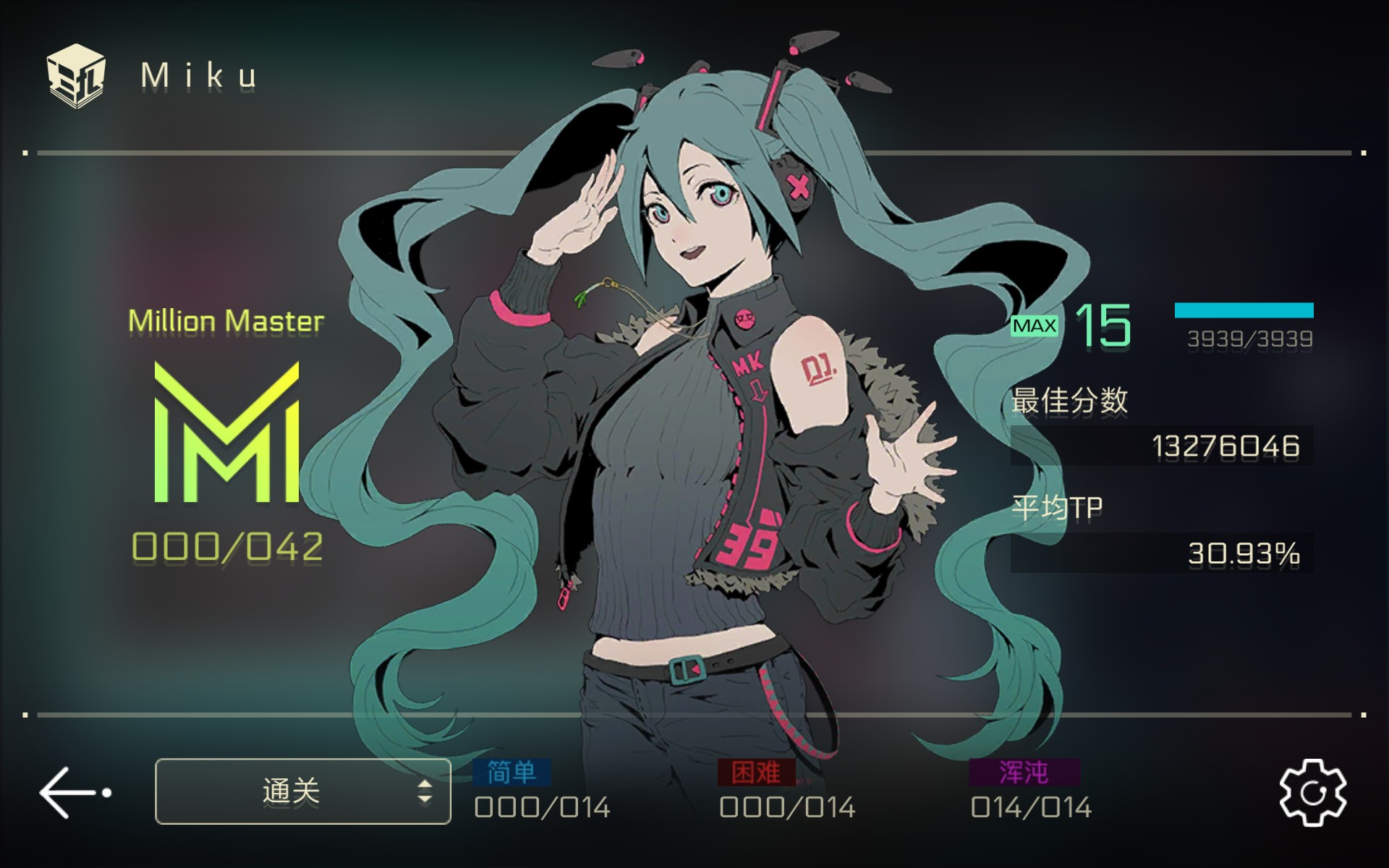Select the Miku title at top
Viewport: 1389px width, 868px height.
coord(197,76)
